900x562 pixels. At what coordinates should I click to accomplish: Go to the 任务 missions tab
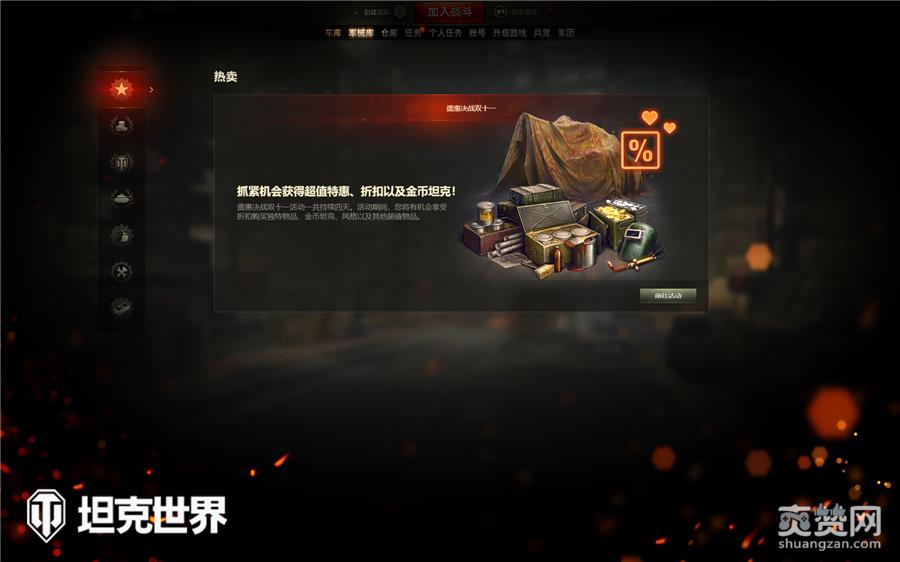coord(413,33)
